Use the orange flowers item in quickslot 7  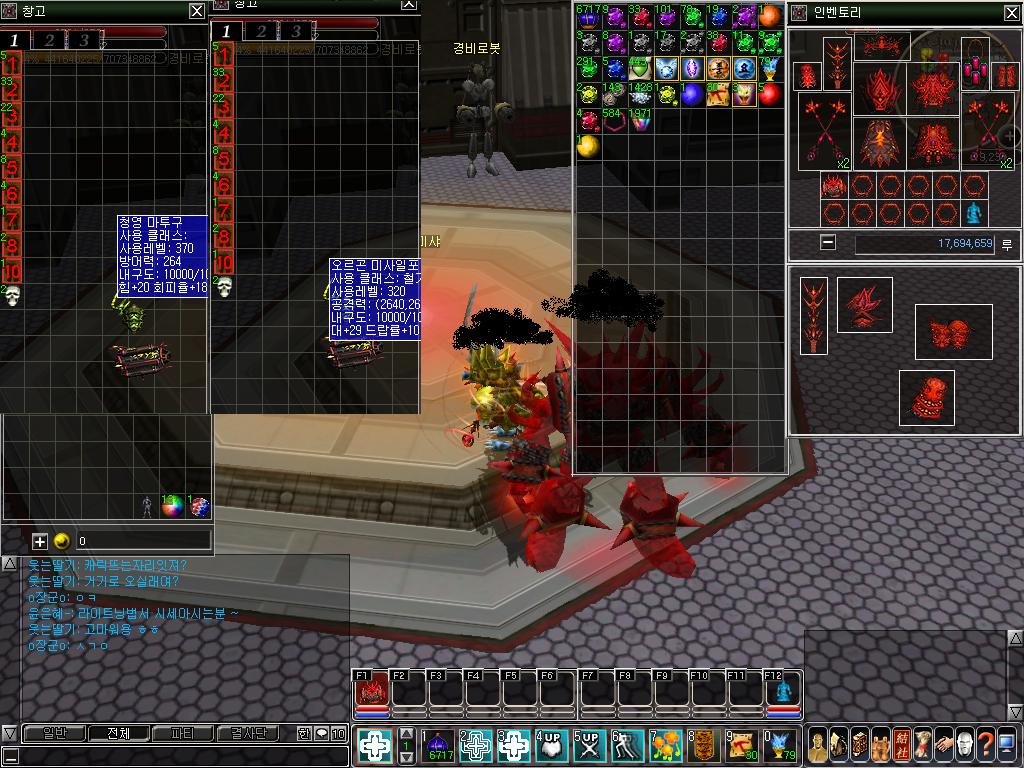click(x=666, y=745)
